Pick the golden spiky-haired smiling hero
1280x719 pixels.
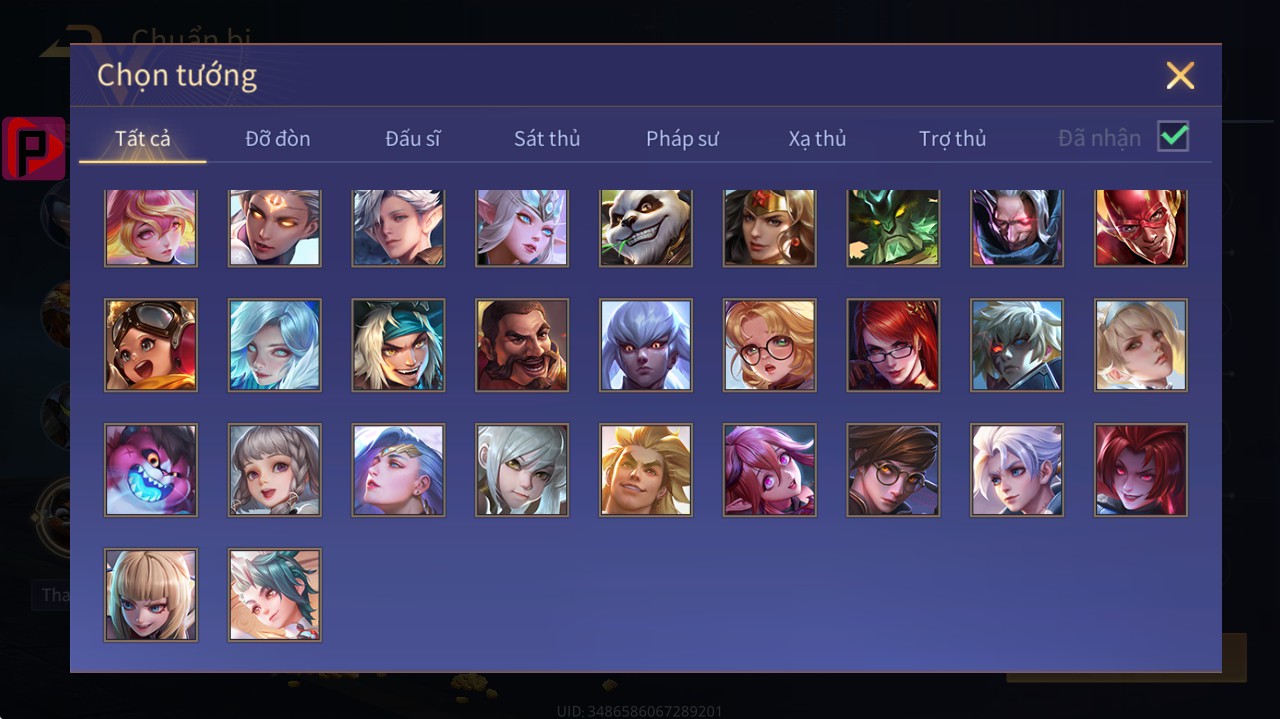(646, 470)
